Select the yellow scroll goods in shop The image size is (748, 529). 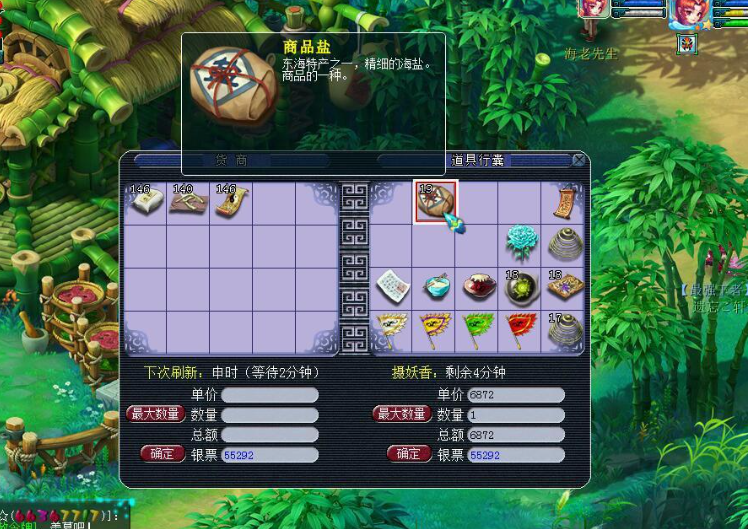point(231,201)
